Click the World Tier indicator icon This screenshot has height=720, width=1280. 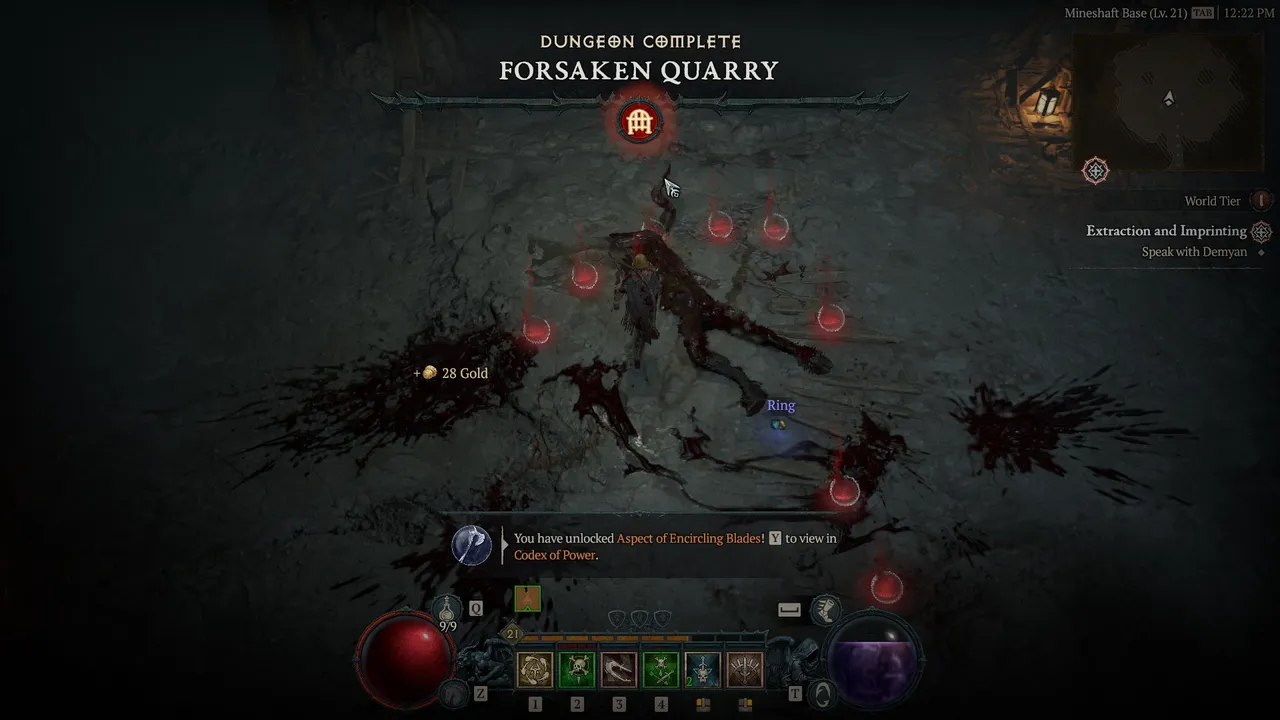(1261, 201)
